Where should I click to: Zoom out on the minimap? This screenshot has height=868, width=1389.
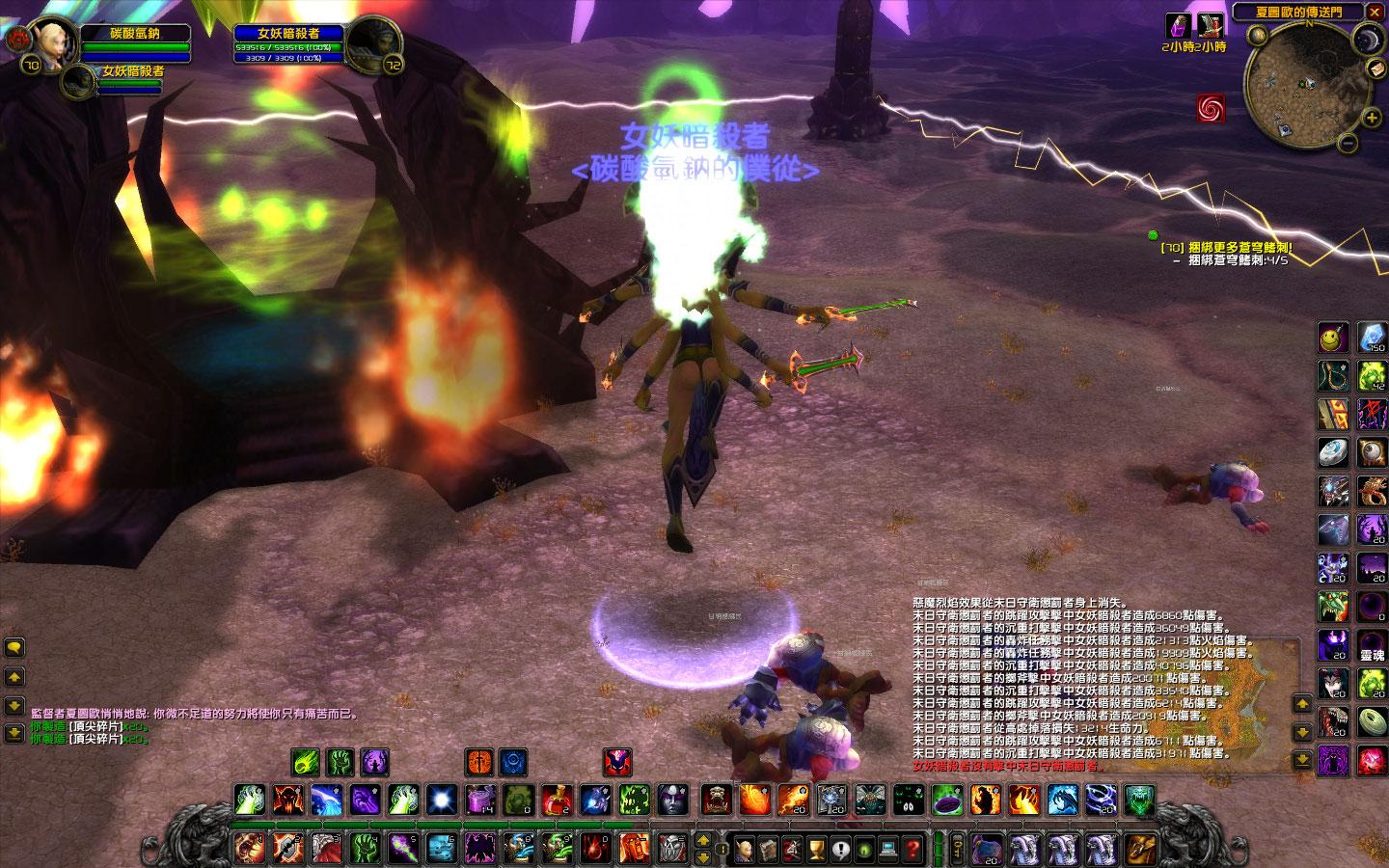1348,145
